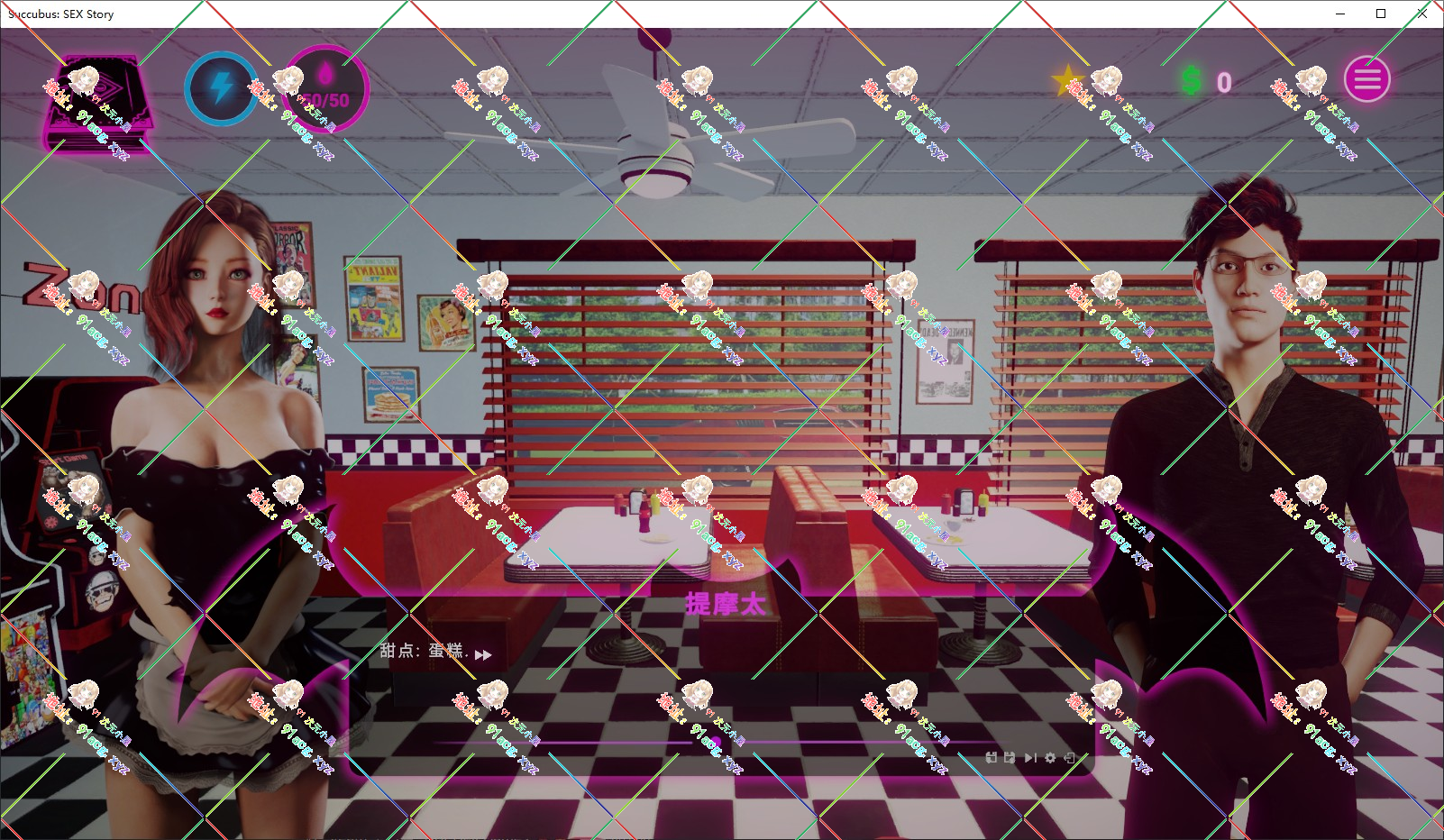Open the game settings gear icon
This screenshot has height=840, width=1444.
(x=1050, y=757)
